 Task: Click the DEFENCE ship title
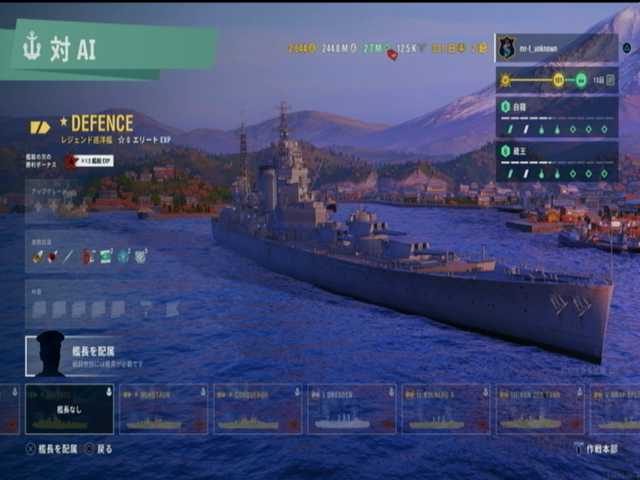(101, 124)
